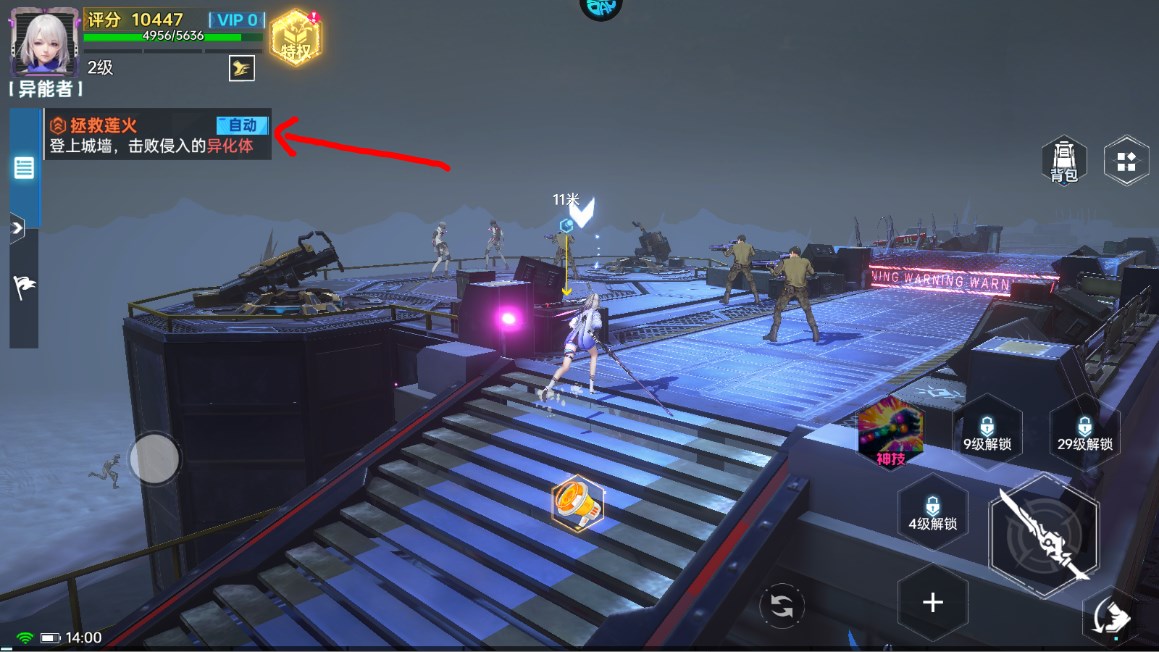Open the VIP 0 panel
Image resolution: width=1159 pixels, height=652 pixels.
click(x=236, y=20)
